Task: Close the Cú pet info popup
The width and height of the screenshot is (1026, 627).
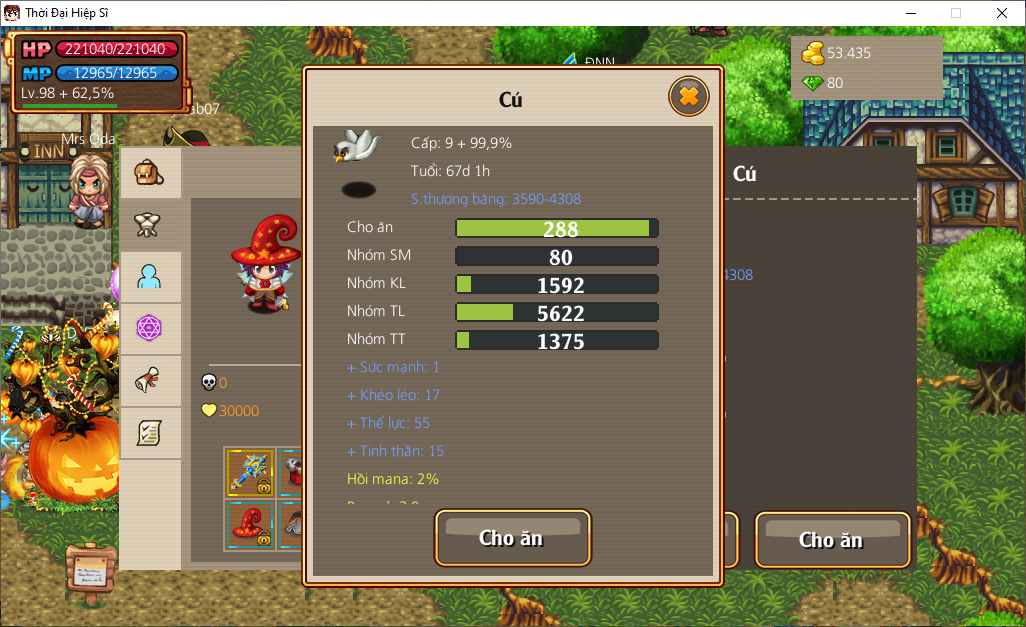Action: [688, 97]
